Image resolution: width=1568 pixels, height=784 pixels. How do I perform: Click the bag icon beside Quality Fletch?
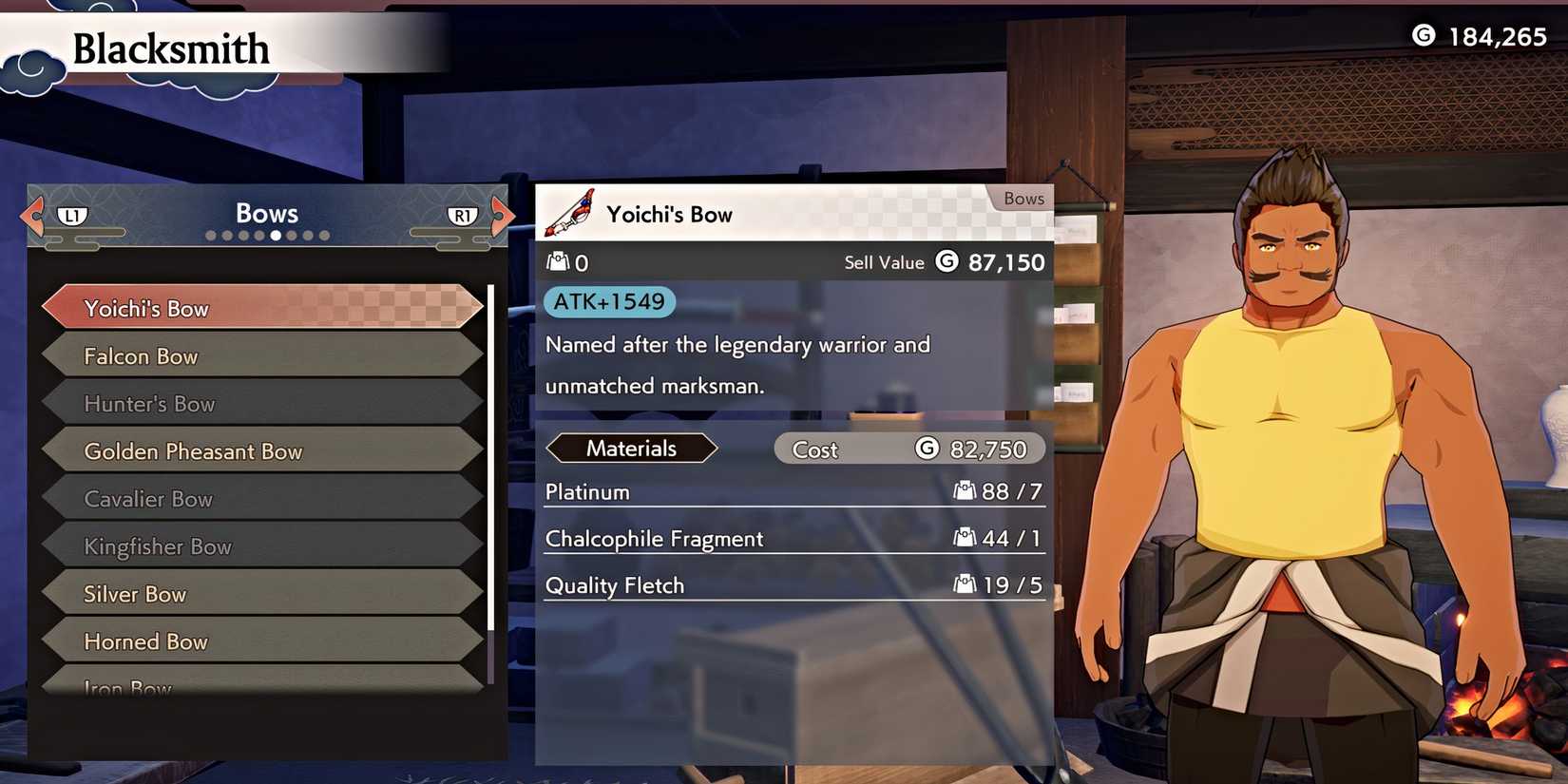click(966, 585)
